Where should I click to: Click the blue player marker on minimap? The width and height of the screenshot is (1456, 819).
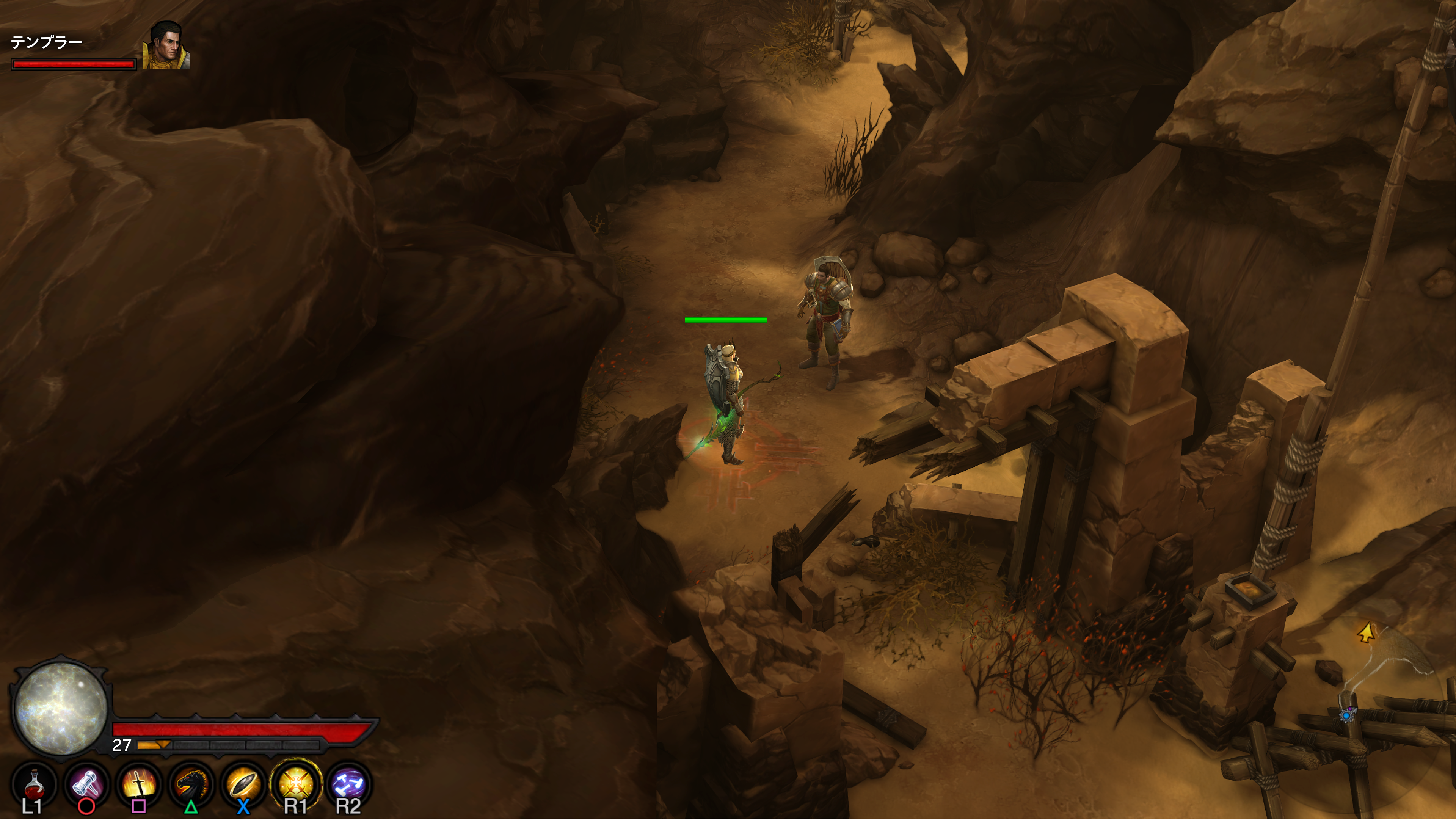pyautogui.click(x=1347, y=715)
